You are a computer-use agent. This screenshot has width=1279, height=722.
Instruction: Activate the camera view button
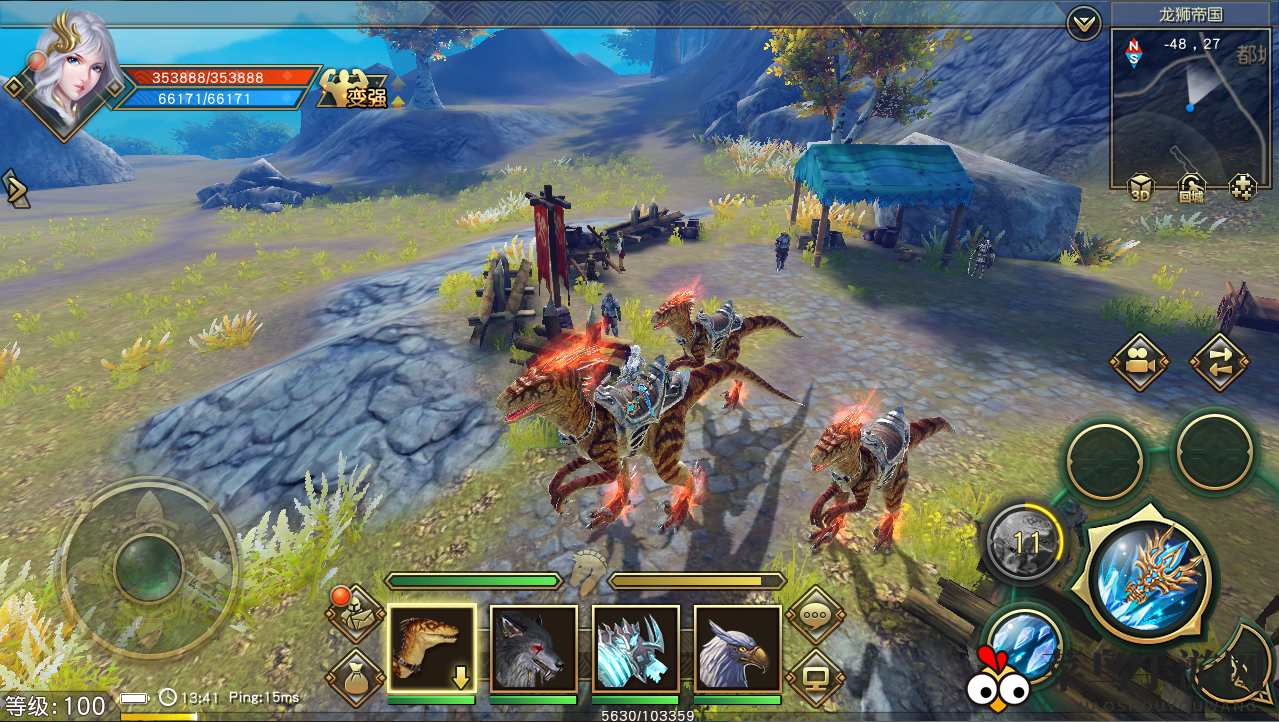pyautogui.click(x=1139, y=361)
